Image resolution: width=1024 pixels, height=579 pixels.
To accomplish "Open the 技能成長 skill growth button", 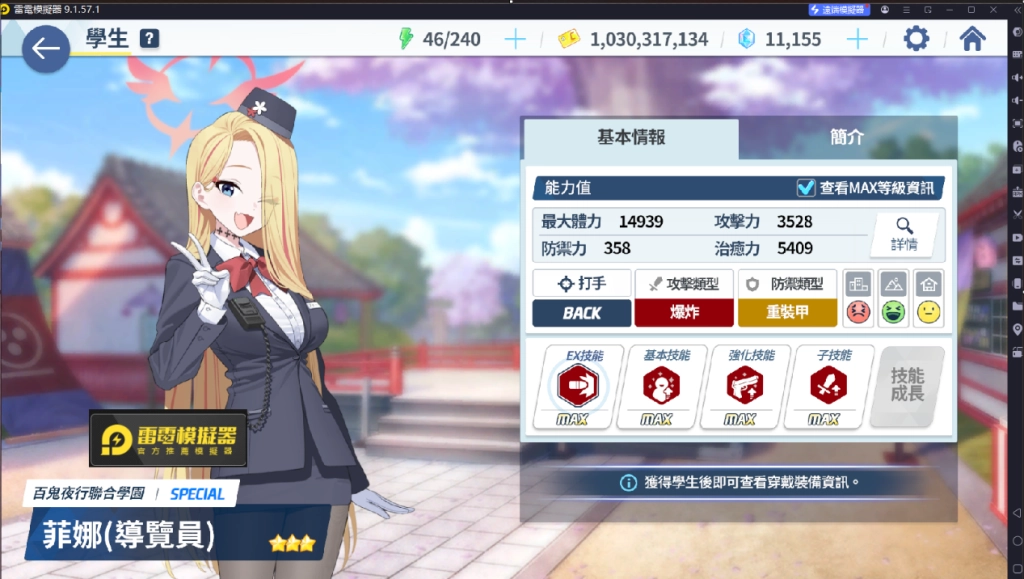I will coord(907,387).
